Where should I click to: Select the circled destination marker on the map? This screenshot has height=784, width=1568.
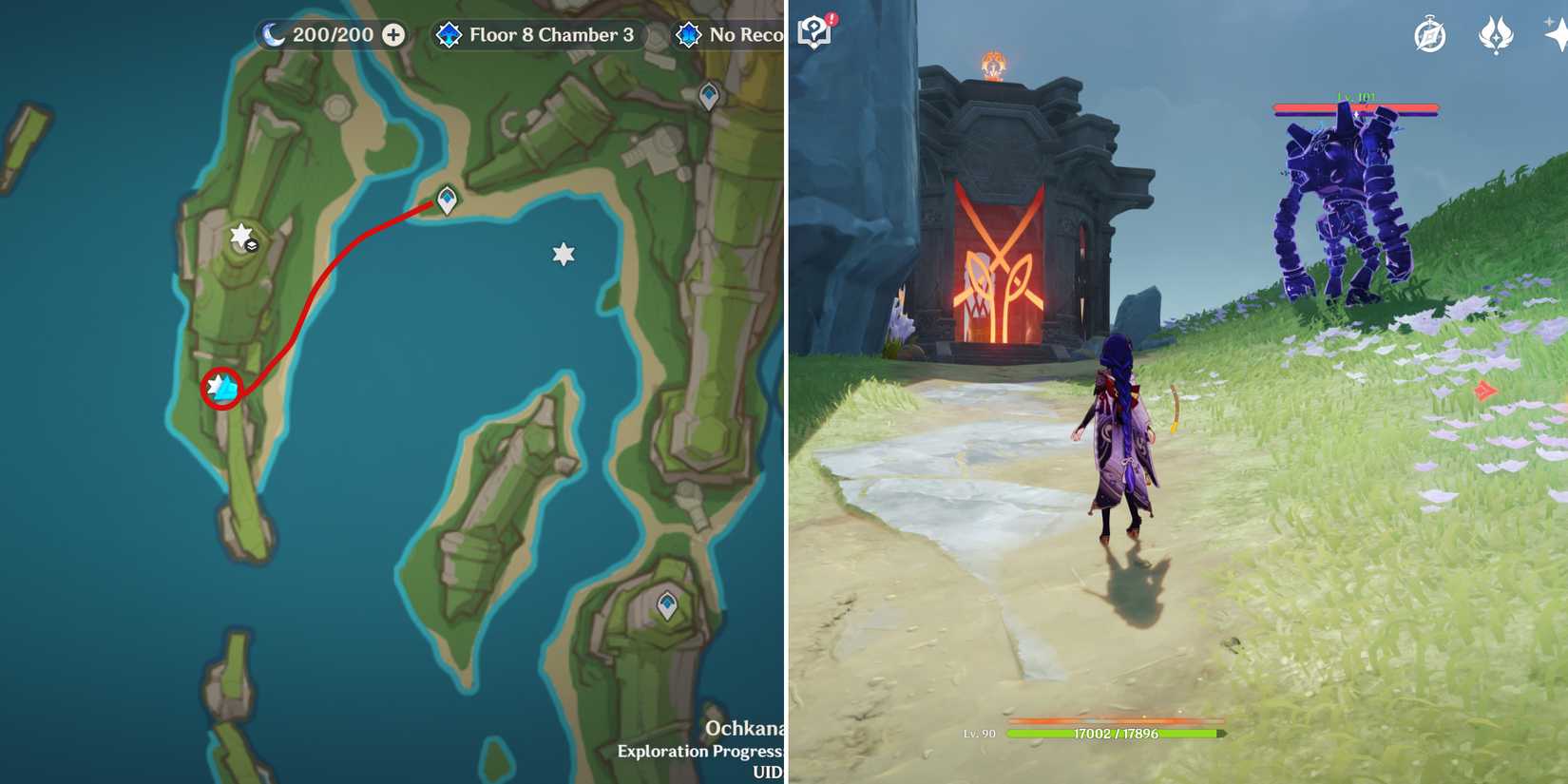pos(220,387)
